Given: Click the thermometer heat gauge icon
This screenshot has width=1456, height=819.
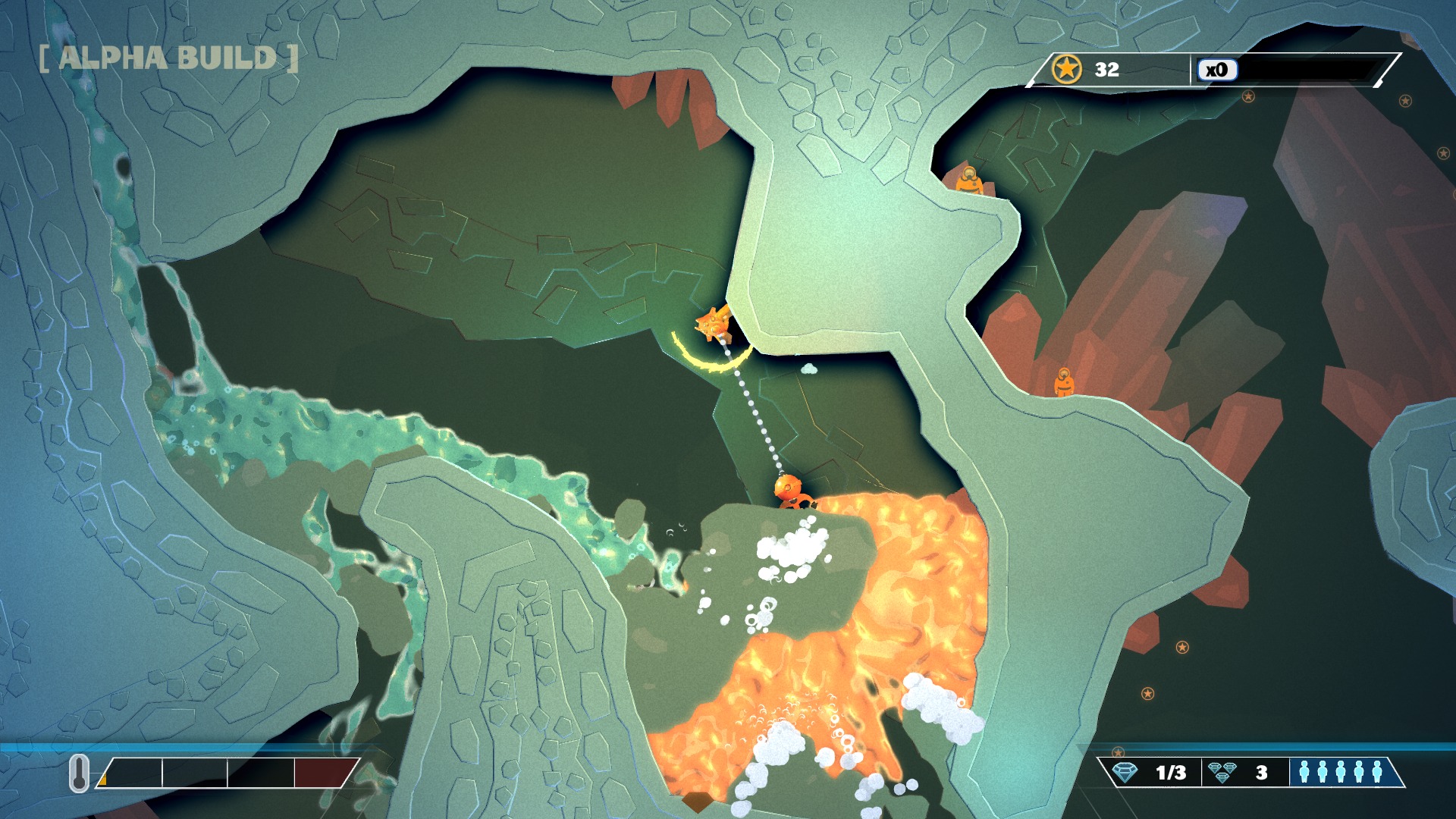Looking at the screenshot, I should [79, 773].
